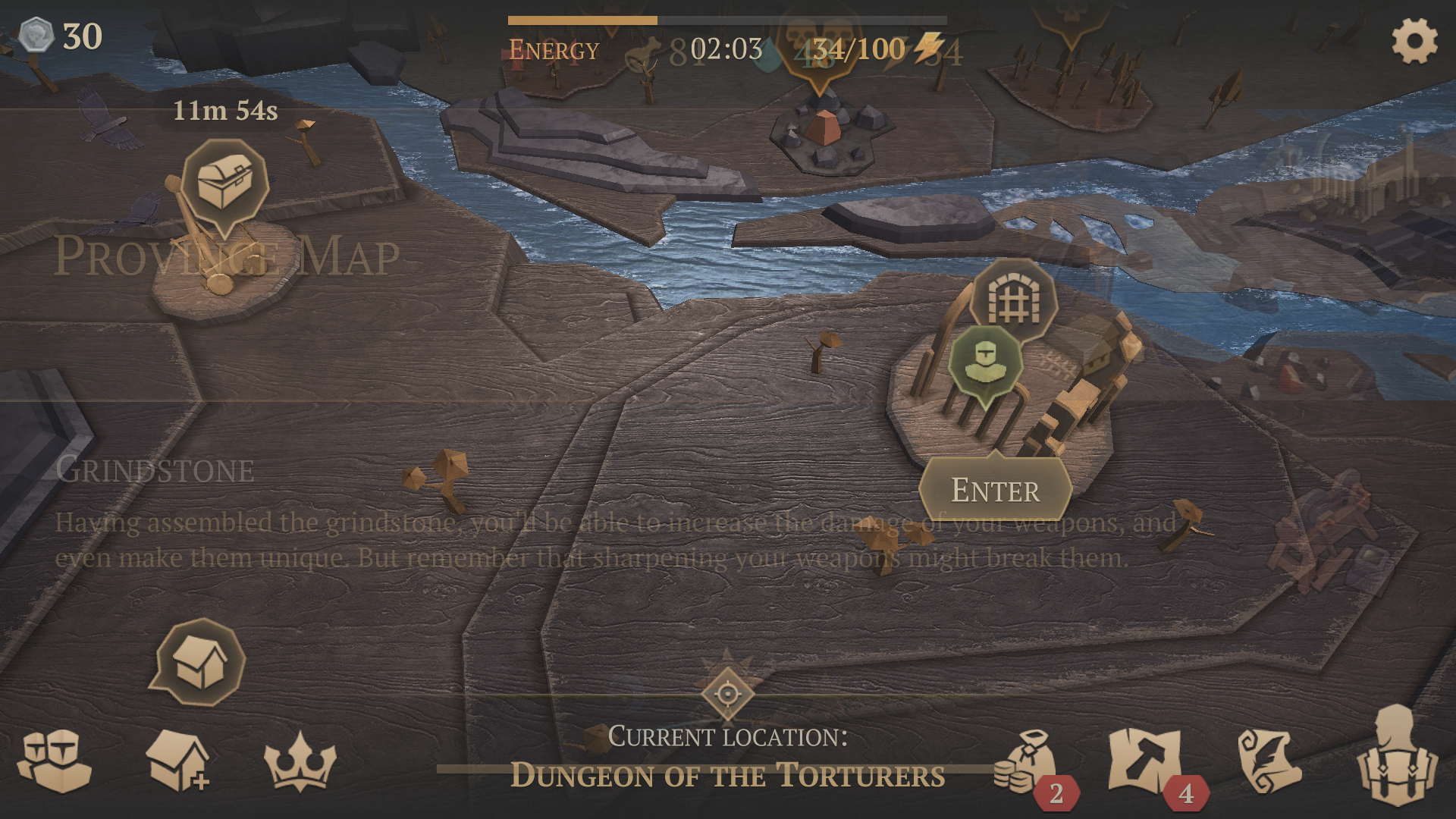This screenshot has width=1456, height=819.
Task: Open the crown menu
Action: pyautogui.click(x=300, y=761)
